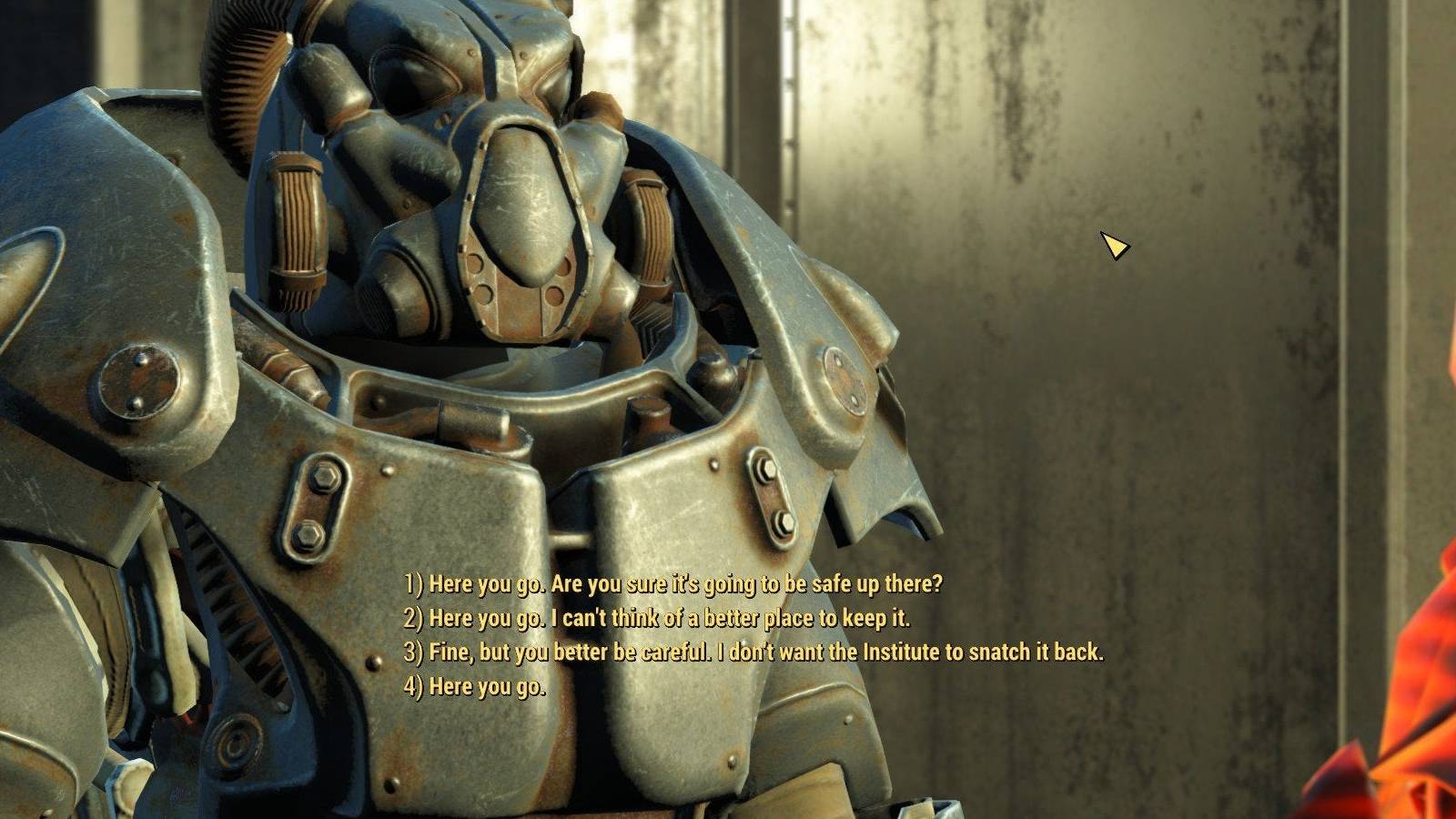
Task: Click the number '2)' prefix of the second option
Action: [x=411, y=620]
